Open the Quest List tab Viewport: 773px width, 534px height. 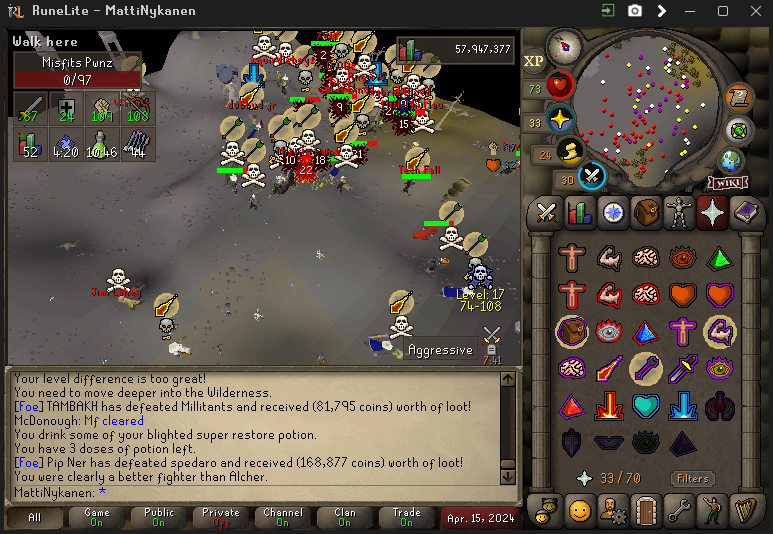[613, 212]
